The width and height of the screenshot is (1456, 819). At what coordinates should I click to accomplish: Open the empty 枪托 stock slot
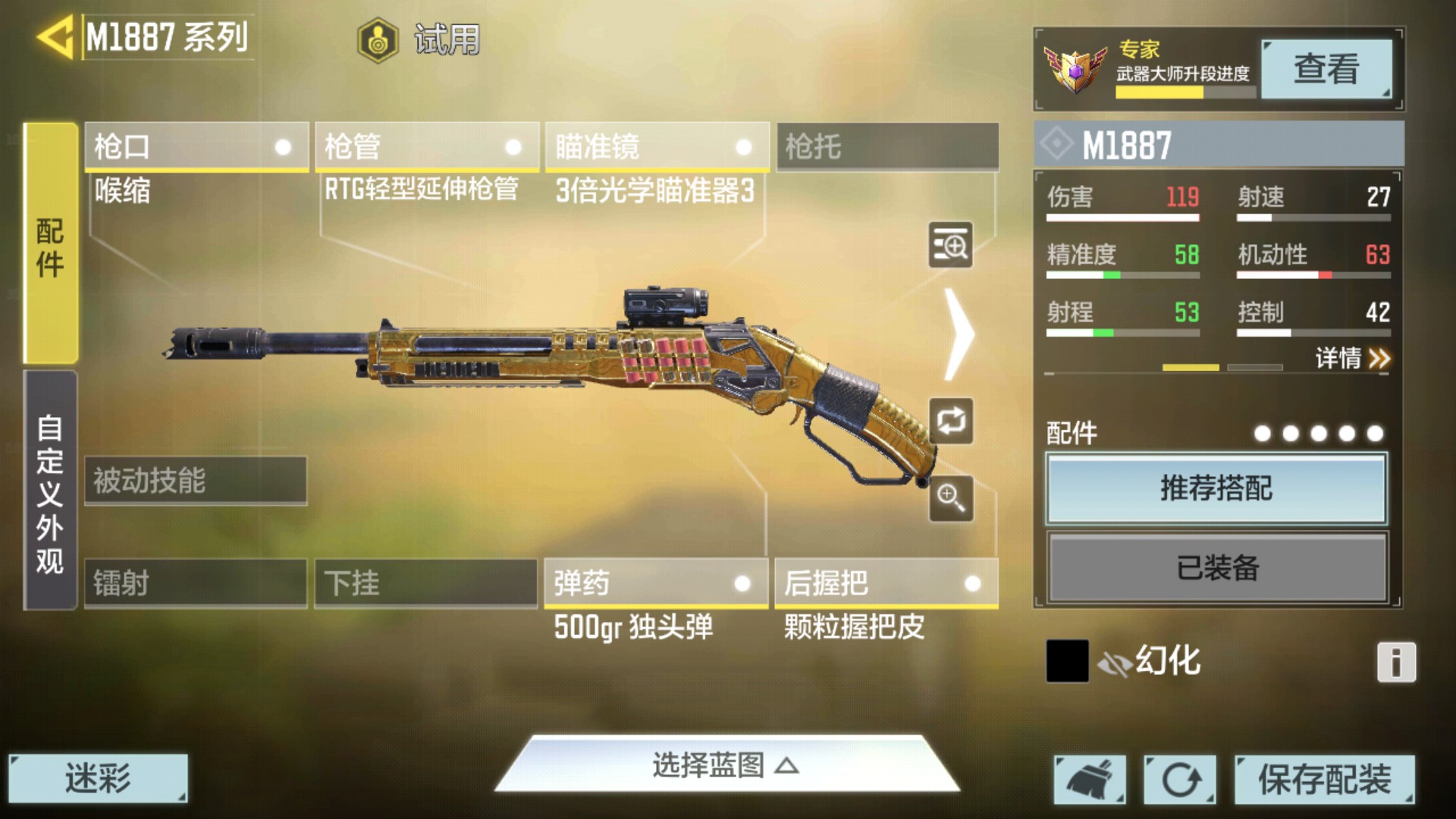[887, 146]
